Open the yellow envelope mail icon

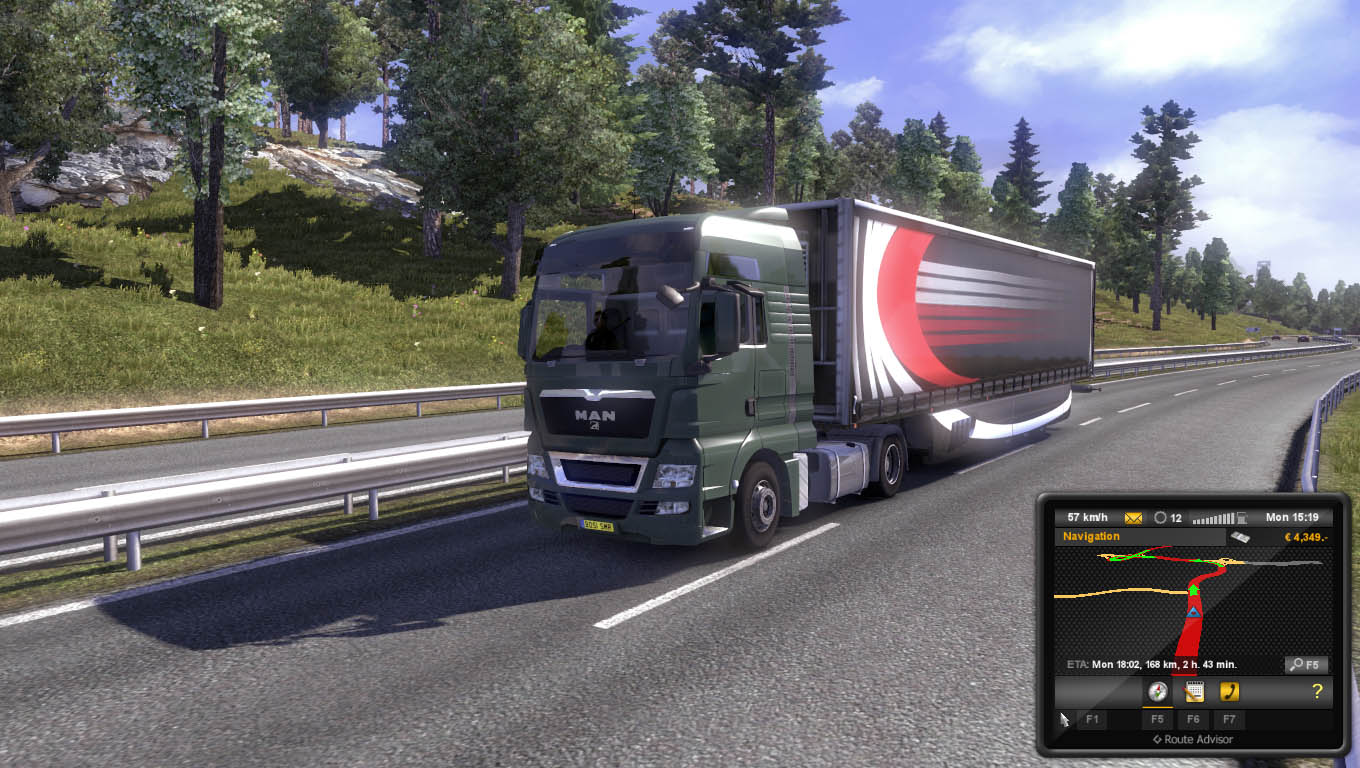[1133, 518]
